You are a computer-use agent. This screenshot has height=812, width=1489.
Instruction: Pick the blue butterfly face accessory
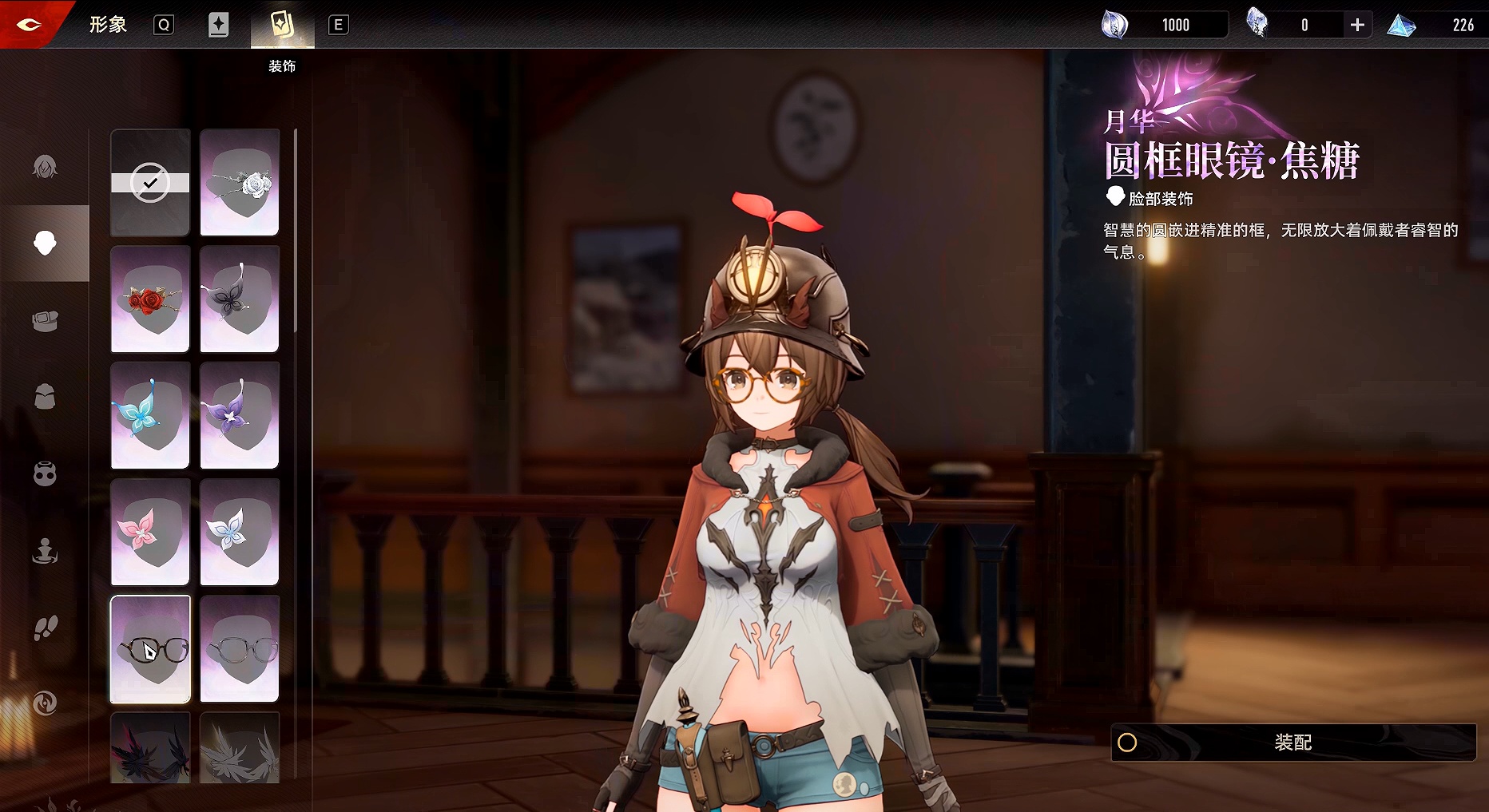[150, 415]
